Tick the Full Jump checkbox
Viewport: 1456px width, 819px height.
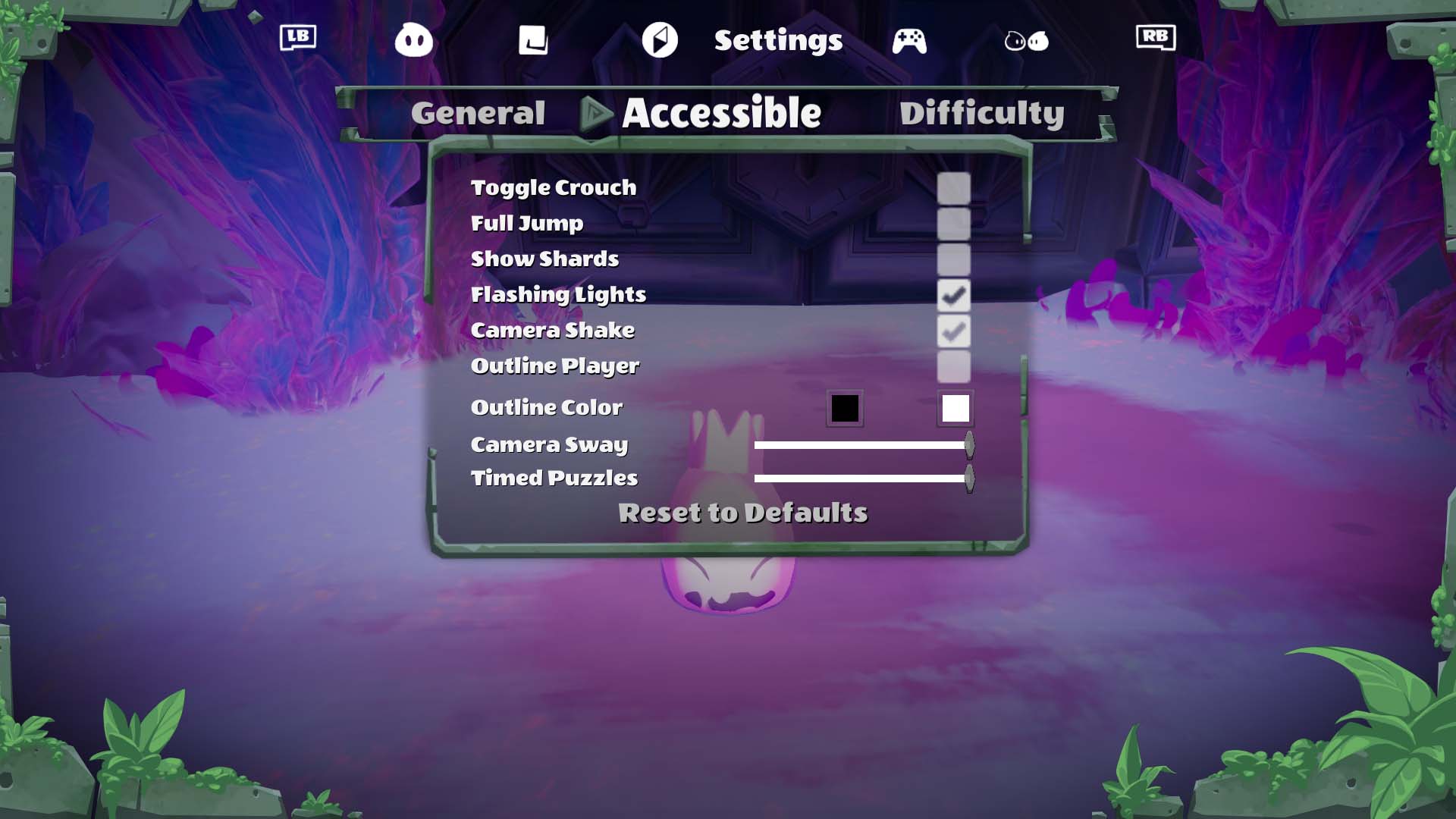click(x=953, y=224)
